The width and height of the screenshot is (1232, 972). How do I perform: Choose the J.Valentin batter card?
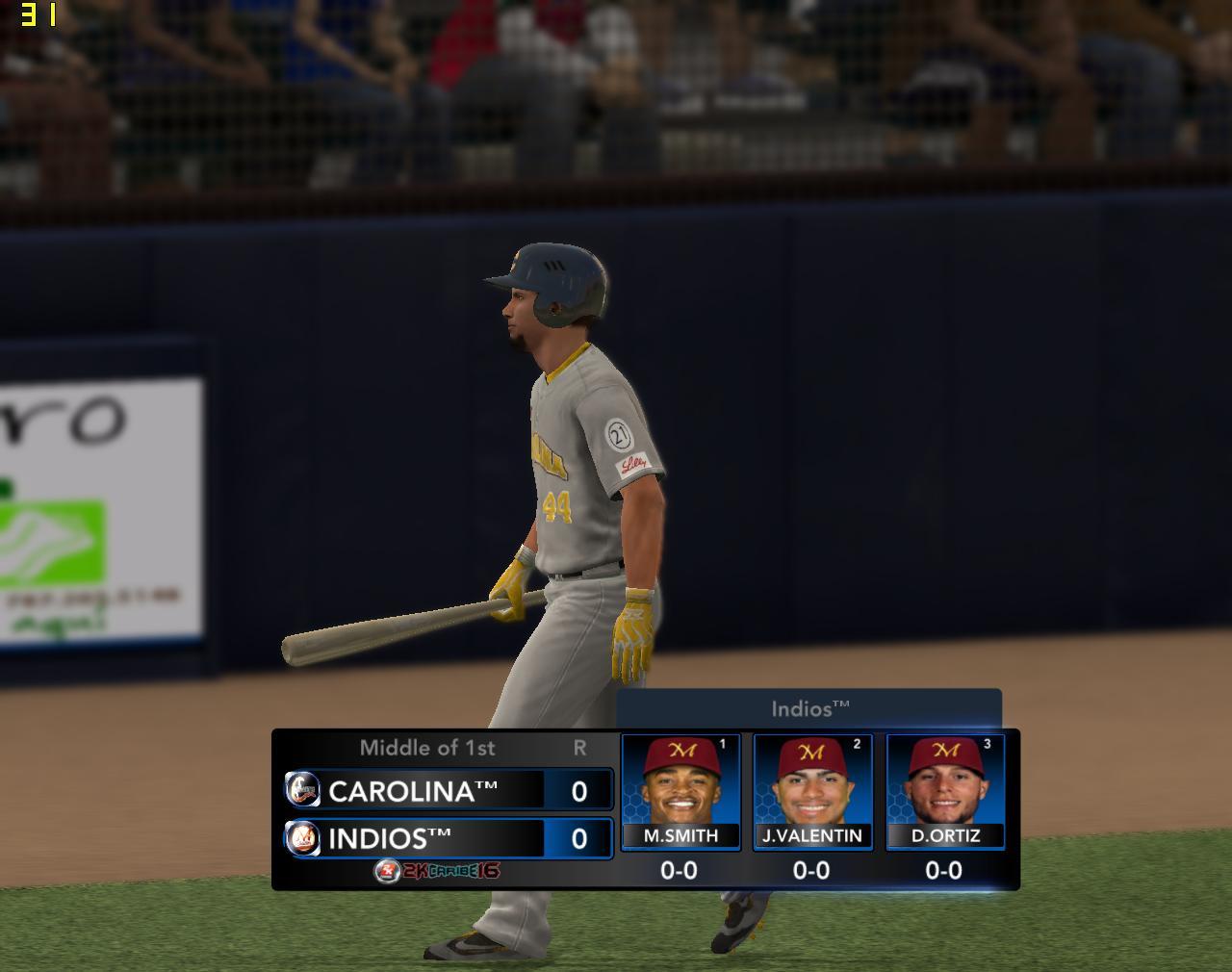coord(812,792)
